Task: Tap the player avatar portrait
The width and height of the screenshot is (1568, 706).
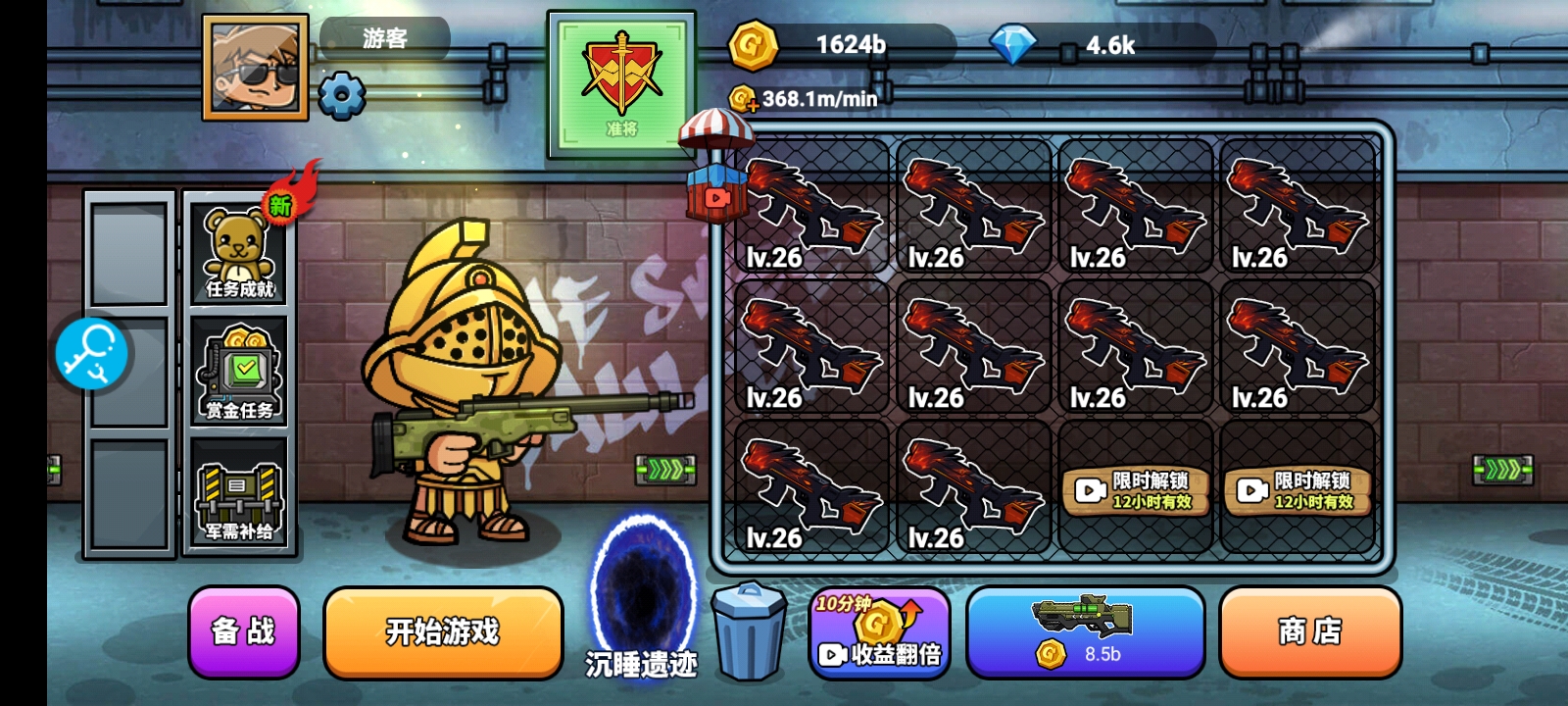Action: tap(255, 67)
